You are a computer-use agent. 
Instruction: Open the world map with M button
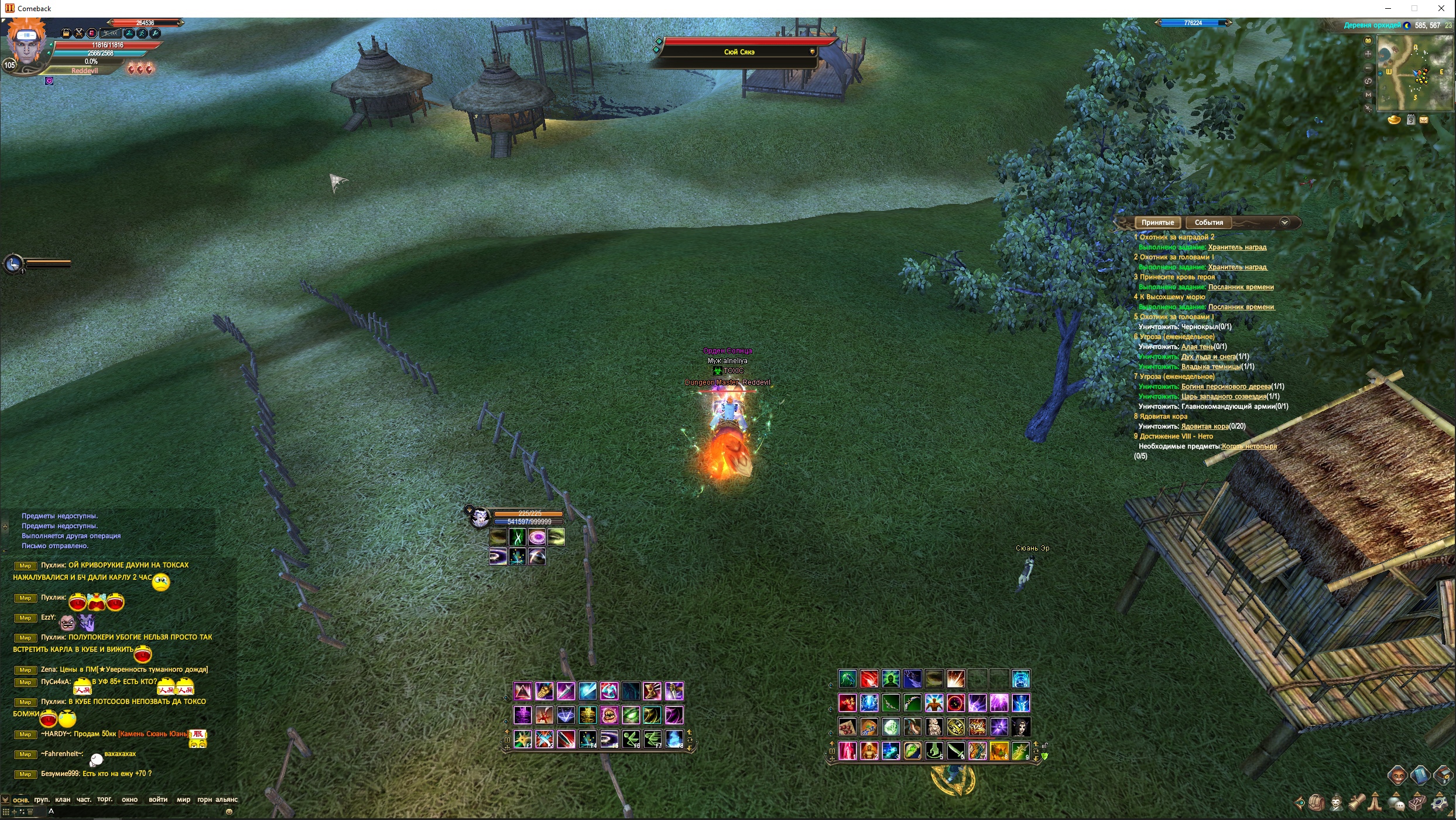(1368, 94)
